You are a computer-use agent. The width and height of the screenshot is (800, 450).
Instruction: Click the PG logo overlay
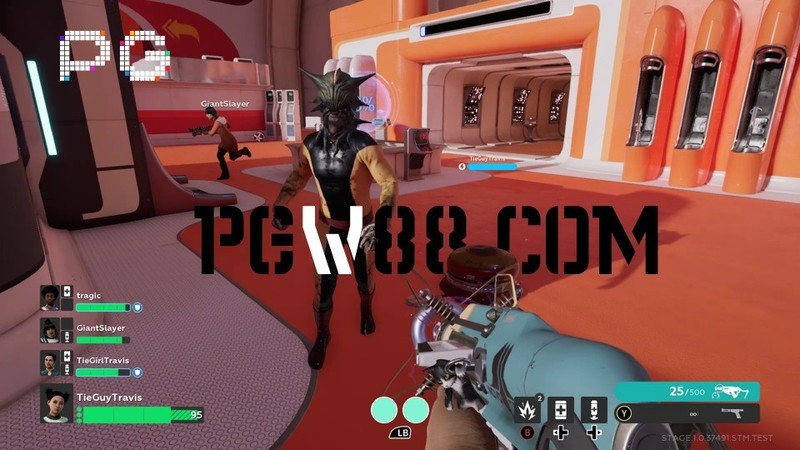point(113,55)
